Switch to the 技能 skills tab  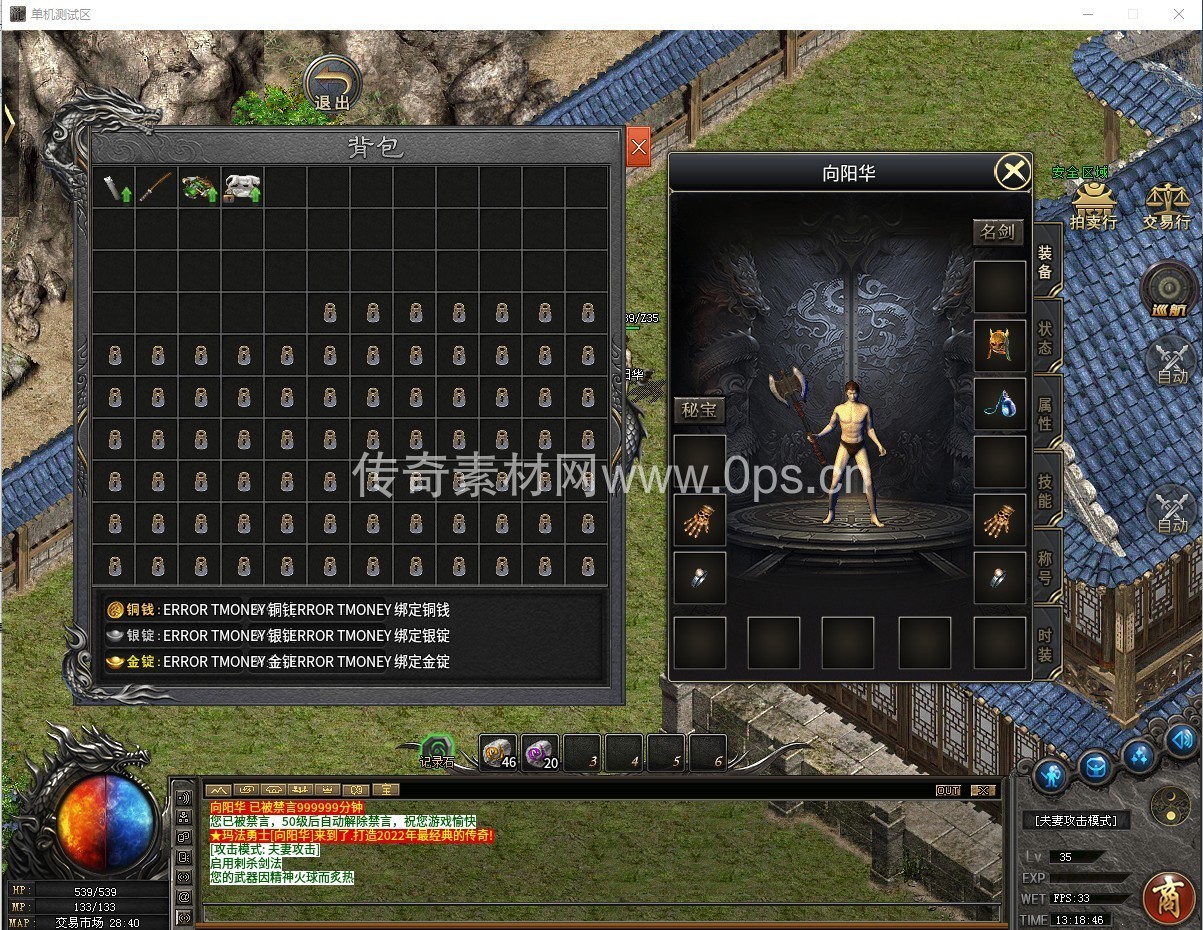tap(1045, 490)
